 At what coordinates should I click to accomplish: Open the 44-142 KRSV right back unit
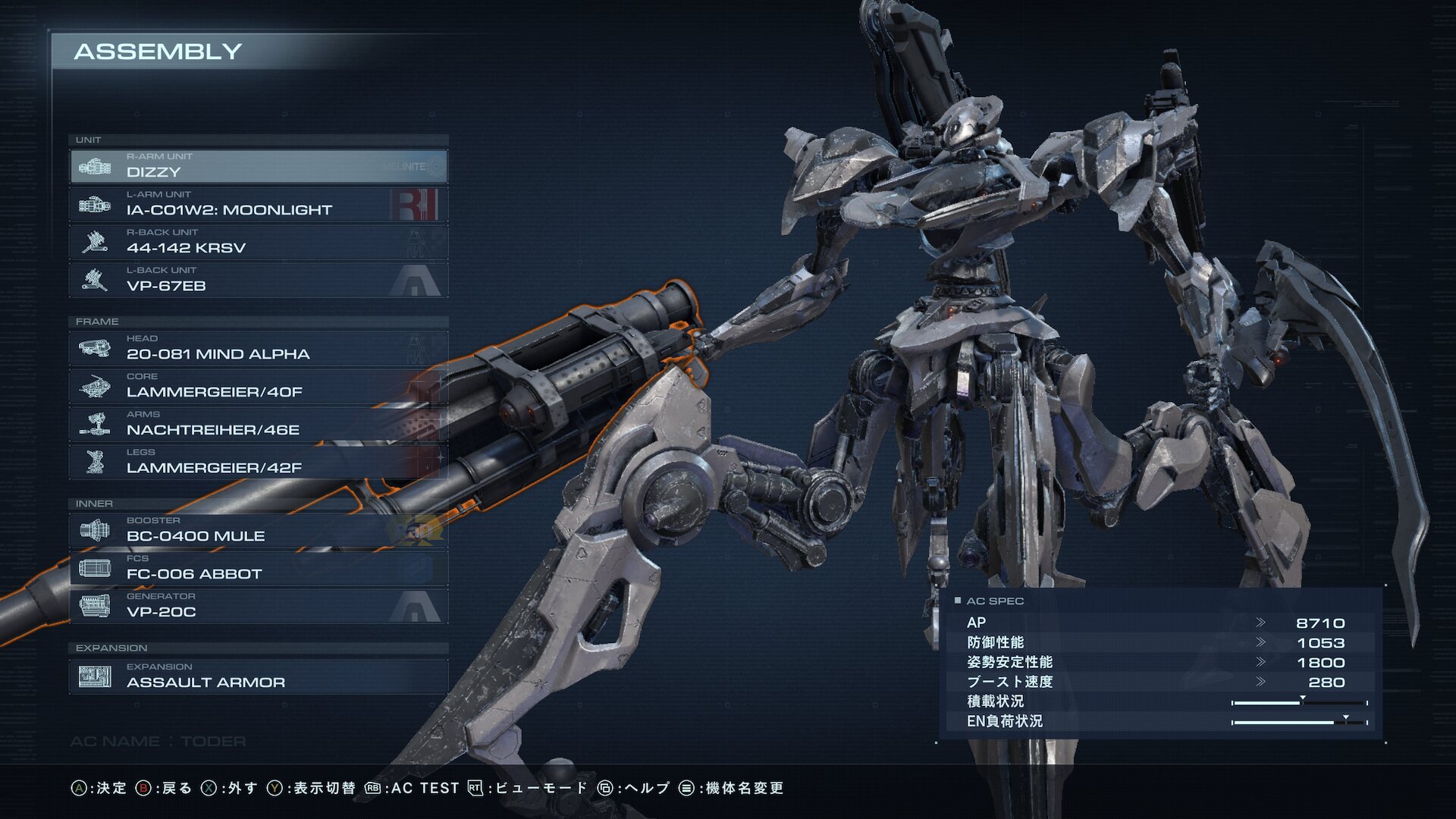[x=258, y=242]
